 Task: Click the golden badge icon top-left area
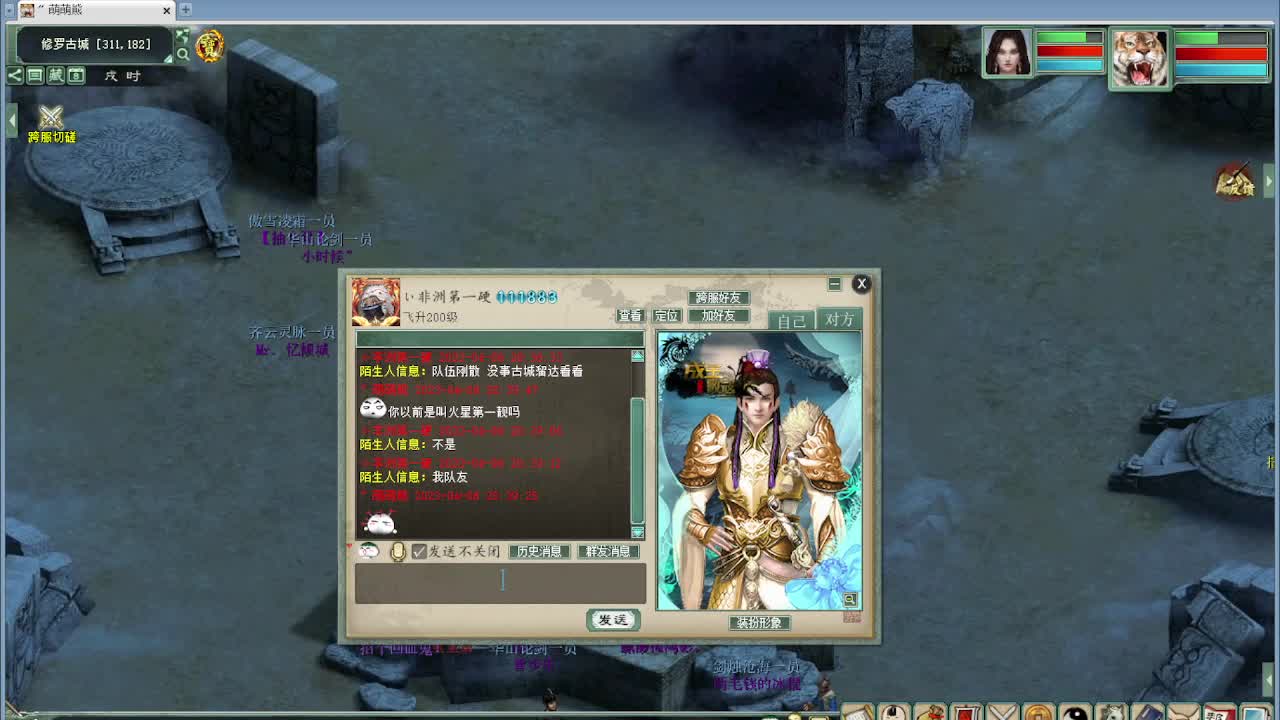click(x=208, y=48)
